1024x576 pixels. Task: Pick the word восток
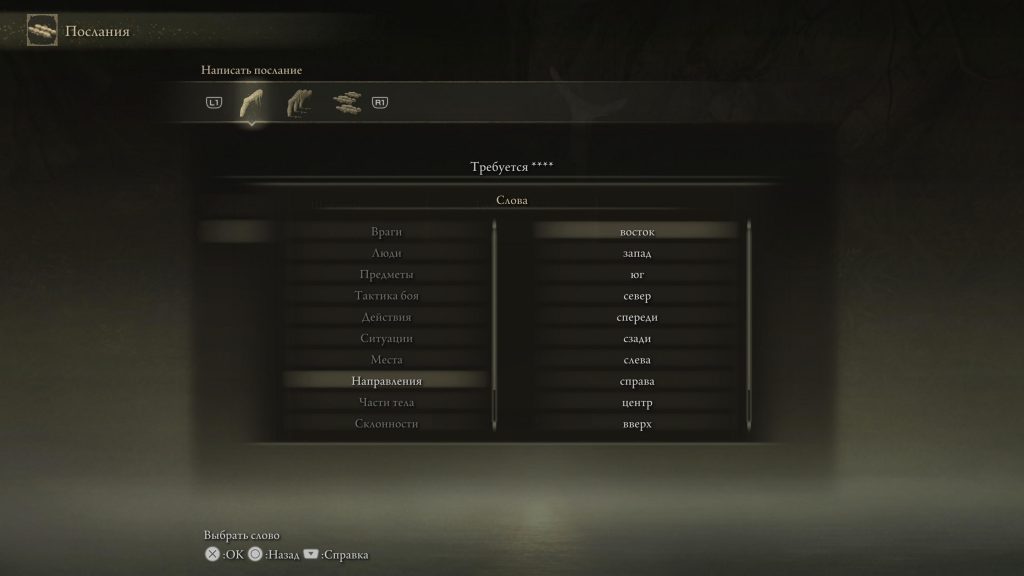pyautogui.click(x=637, y=232)
